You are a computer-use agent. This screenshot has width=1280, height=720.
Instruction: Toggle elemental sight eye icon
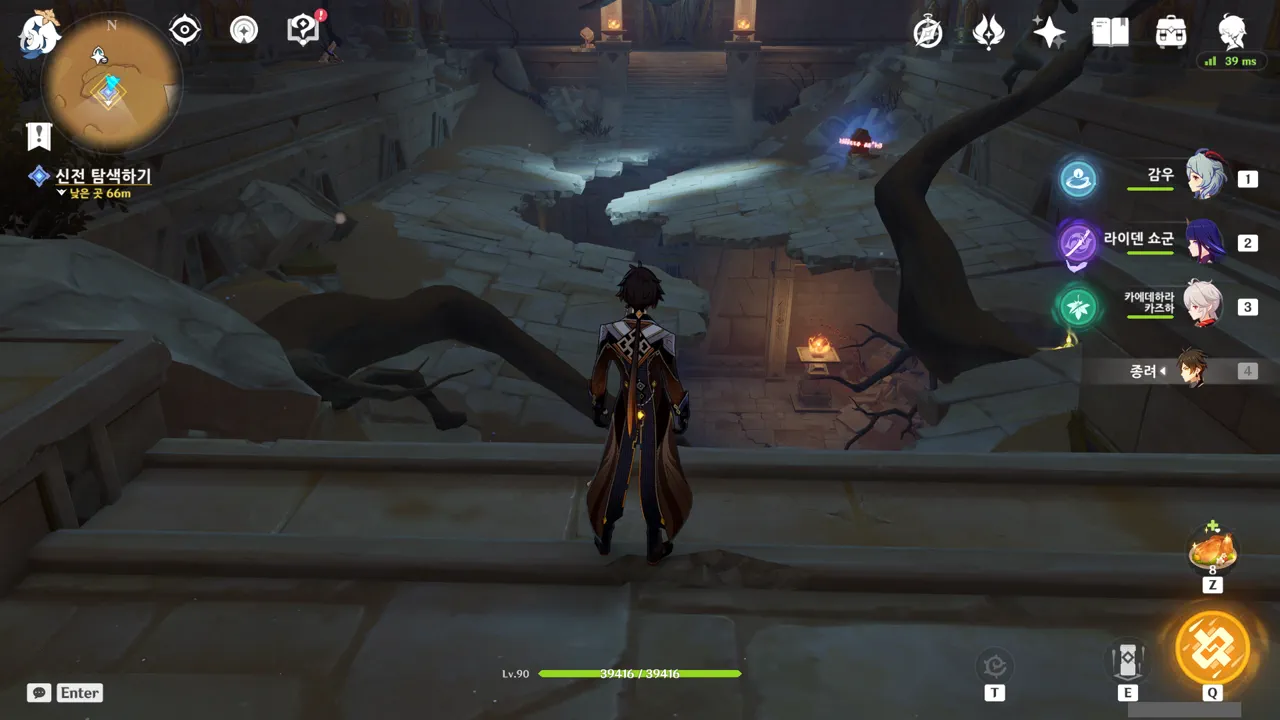[x=185, y=31]
